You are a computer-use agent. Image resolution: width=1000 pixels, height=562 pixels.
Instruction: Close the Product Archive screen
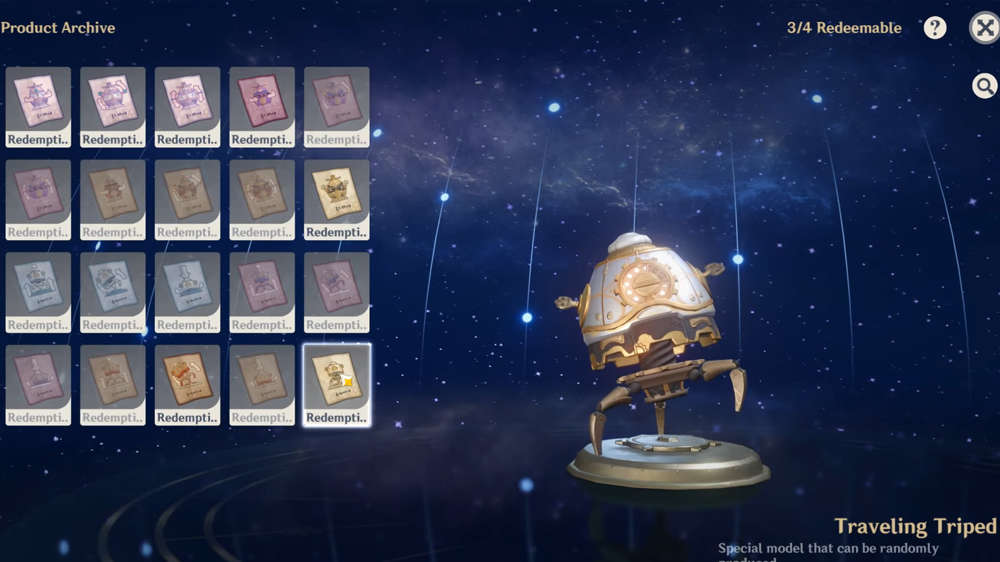tap(985, 28)
